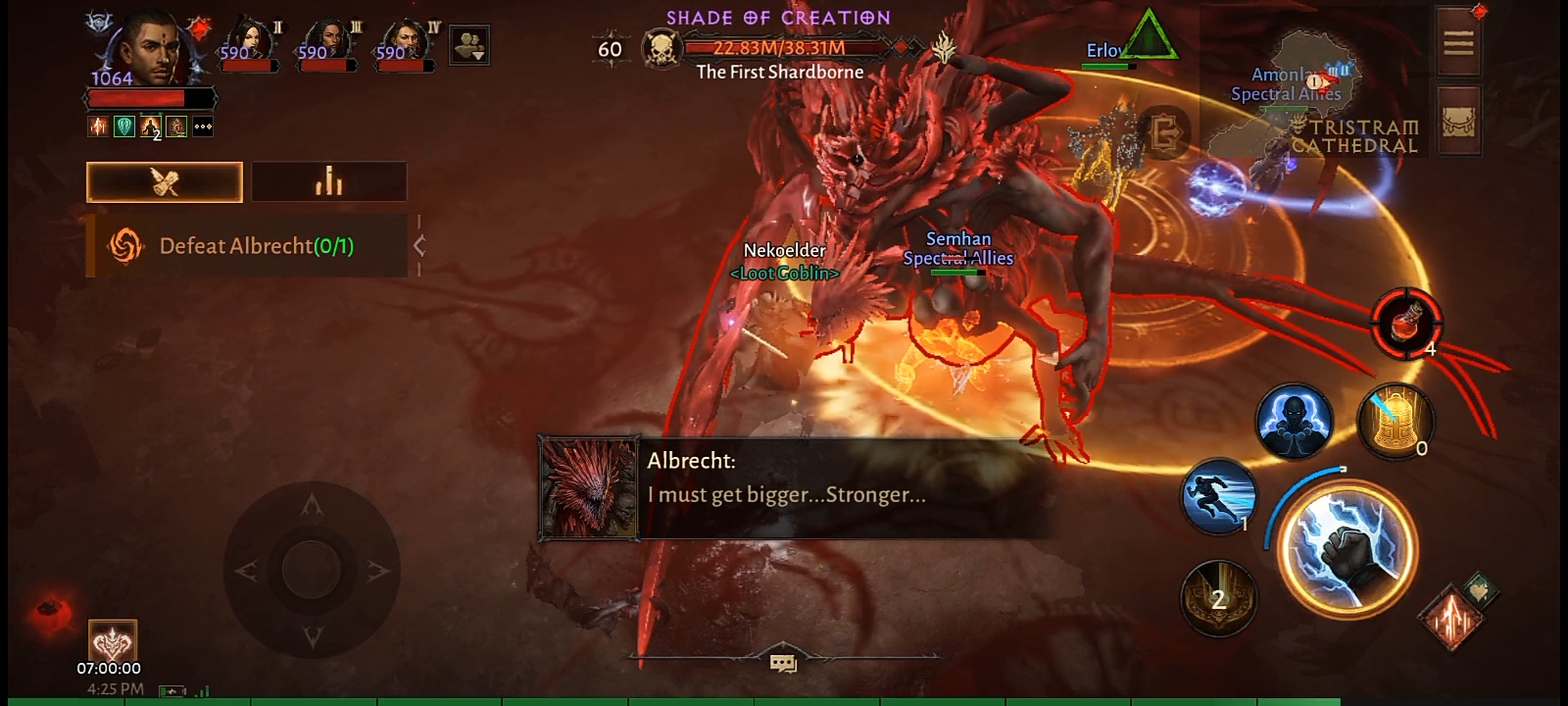Activate the skill showing number 2

coord(1218,598)
